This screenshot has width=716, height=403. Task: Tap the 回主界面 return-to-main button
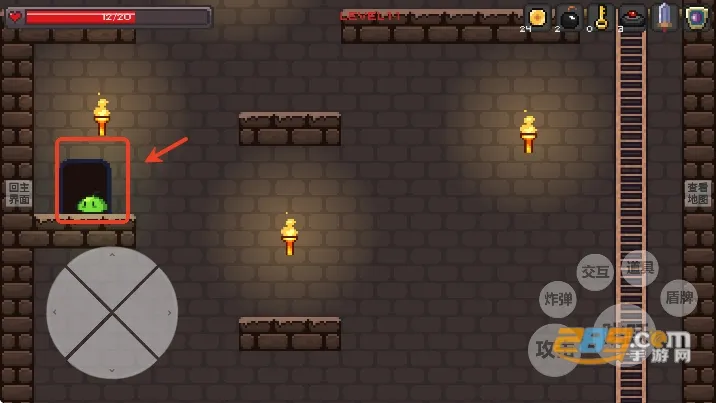coord(19,194)
